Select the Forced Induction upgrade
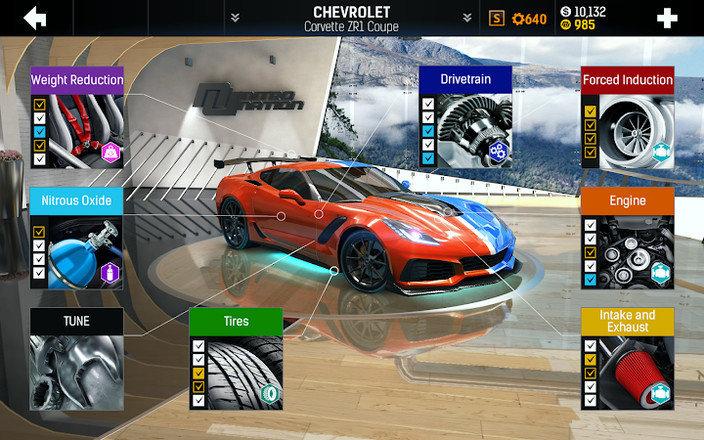Image resolution: width=704 pixels, height=440 pixels. (x=627, y=117)
